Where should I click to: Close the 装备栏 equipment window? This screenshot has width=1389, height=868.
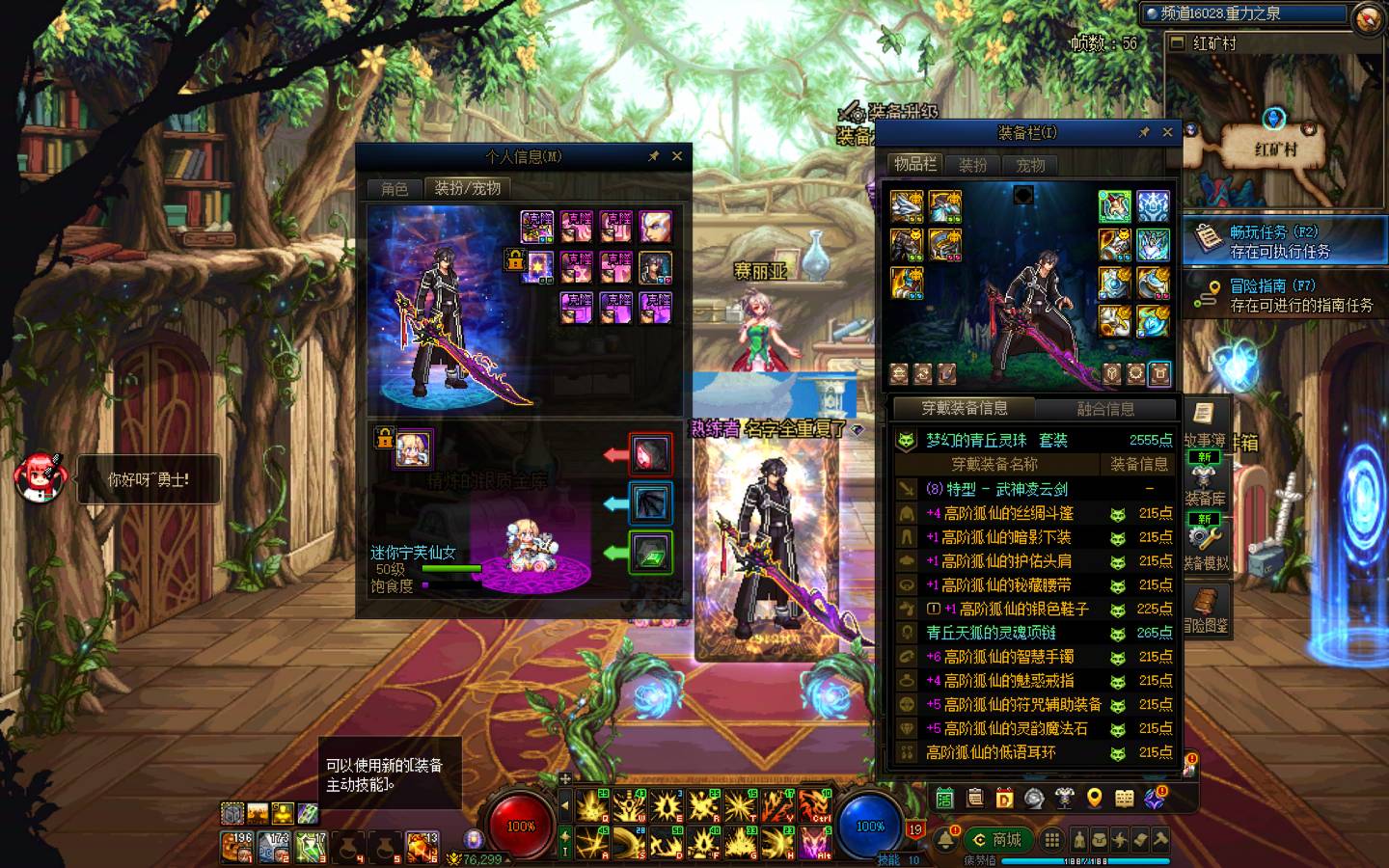(1167, 133)
